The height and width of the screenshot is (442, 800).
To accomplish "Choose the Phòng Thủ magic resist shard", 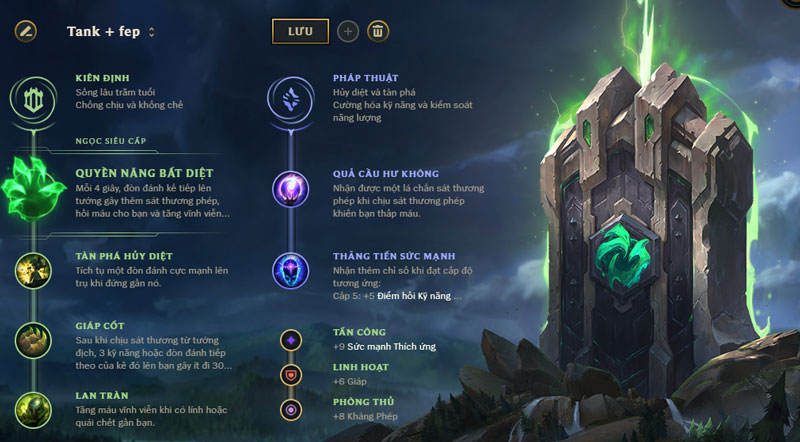I will (291, 409).
